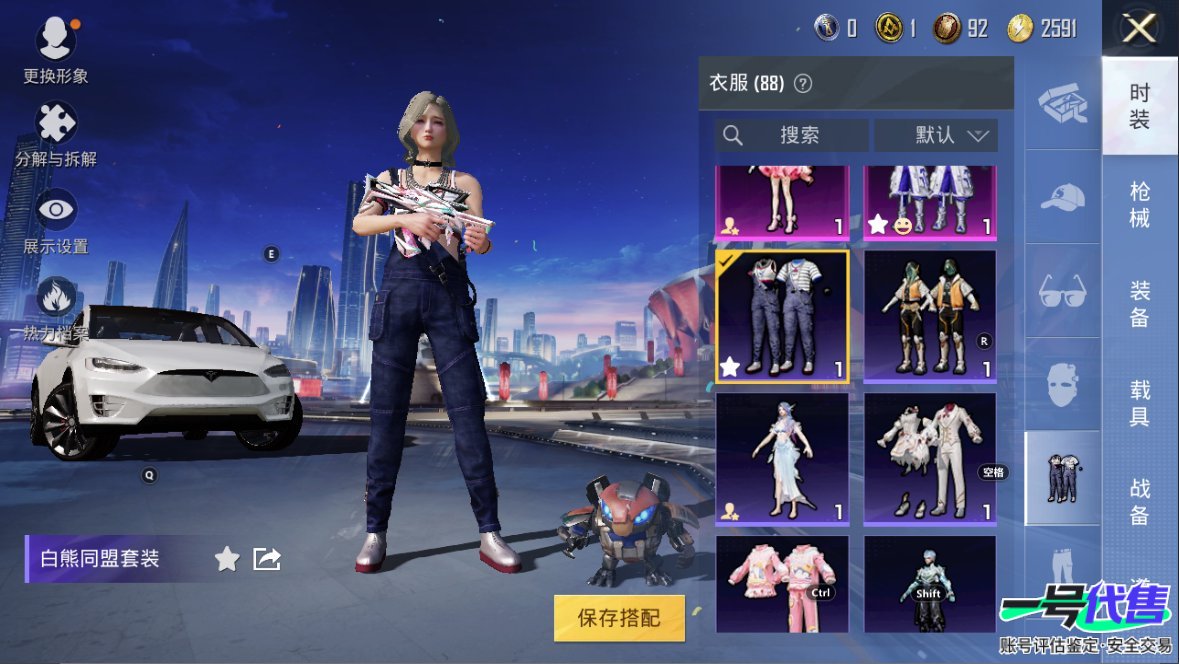Switch to the 枪械 firearms tab
1179x664 pixels.
(1139, 204)
